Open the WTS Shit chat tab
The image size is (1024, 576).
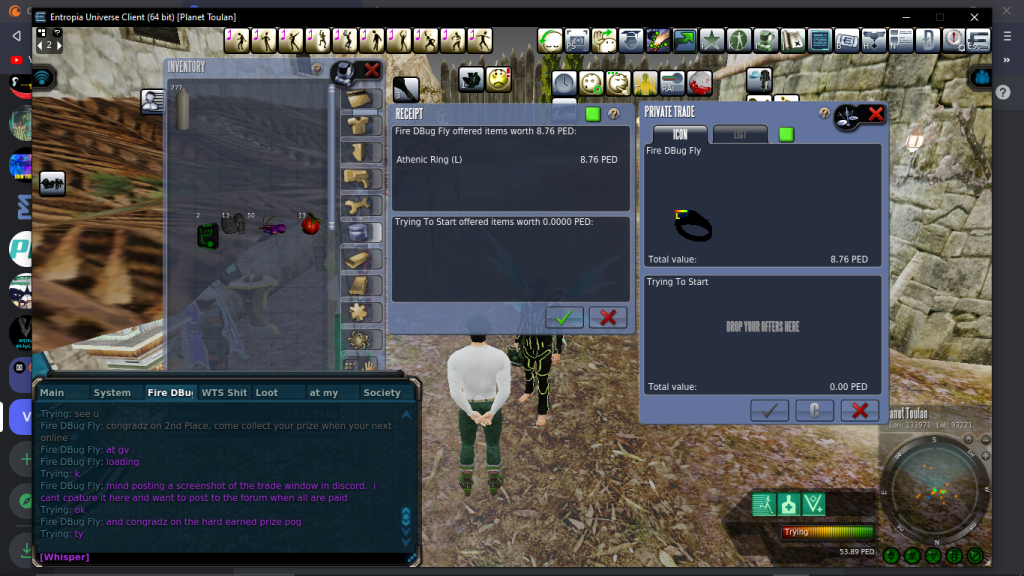[x=224, y=393]
